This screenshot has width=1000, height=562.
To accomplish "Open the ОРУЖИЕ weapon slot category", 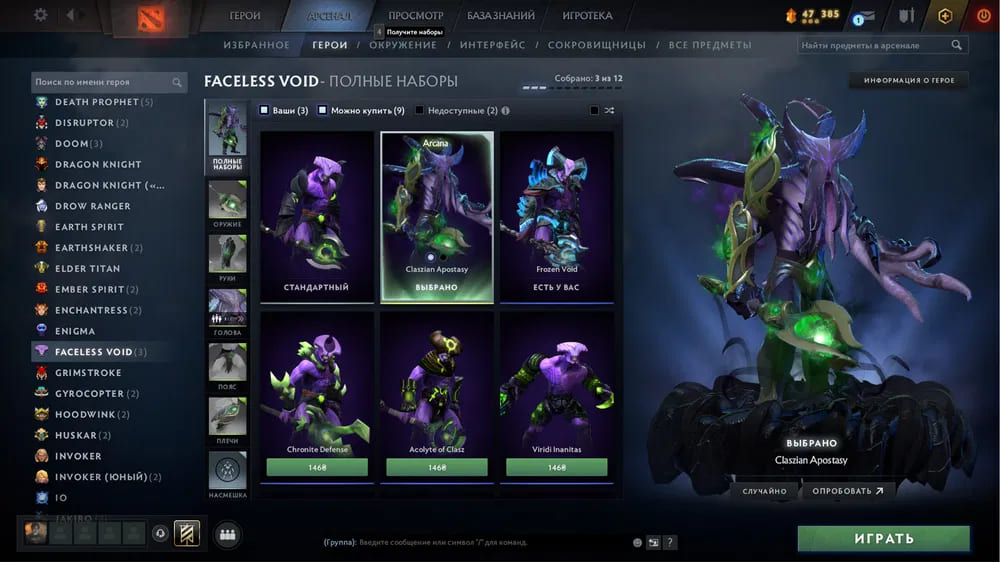I will coord(227,205).
